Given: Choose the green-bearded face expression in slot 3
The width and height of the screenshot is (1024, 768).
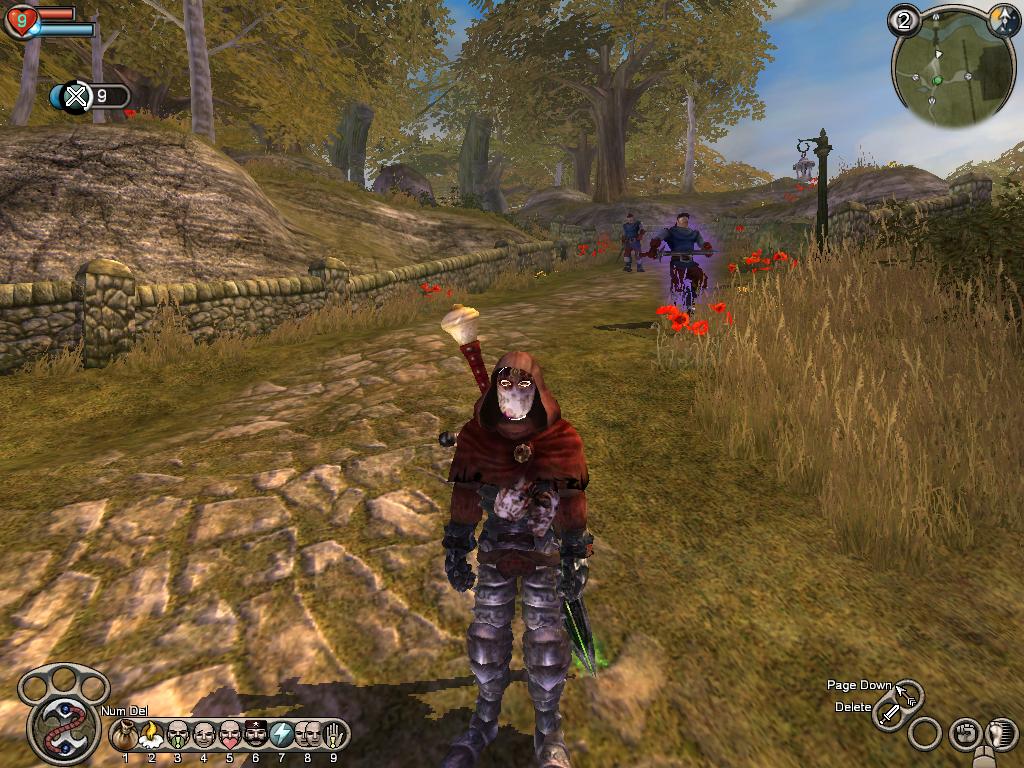Looking at the screenshot, I should [x=178, y=736].
